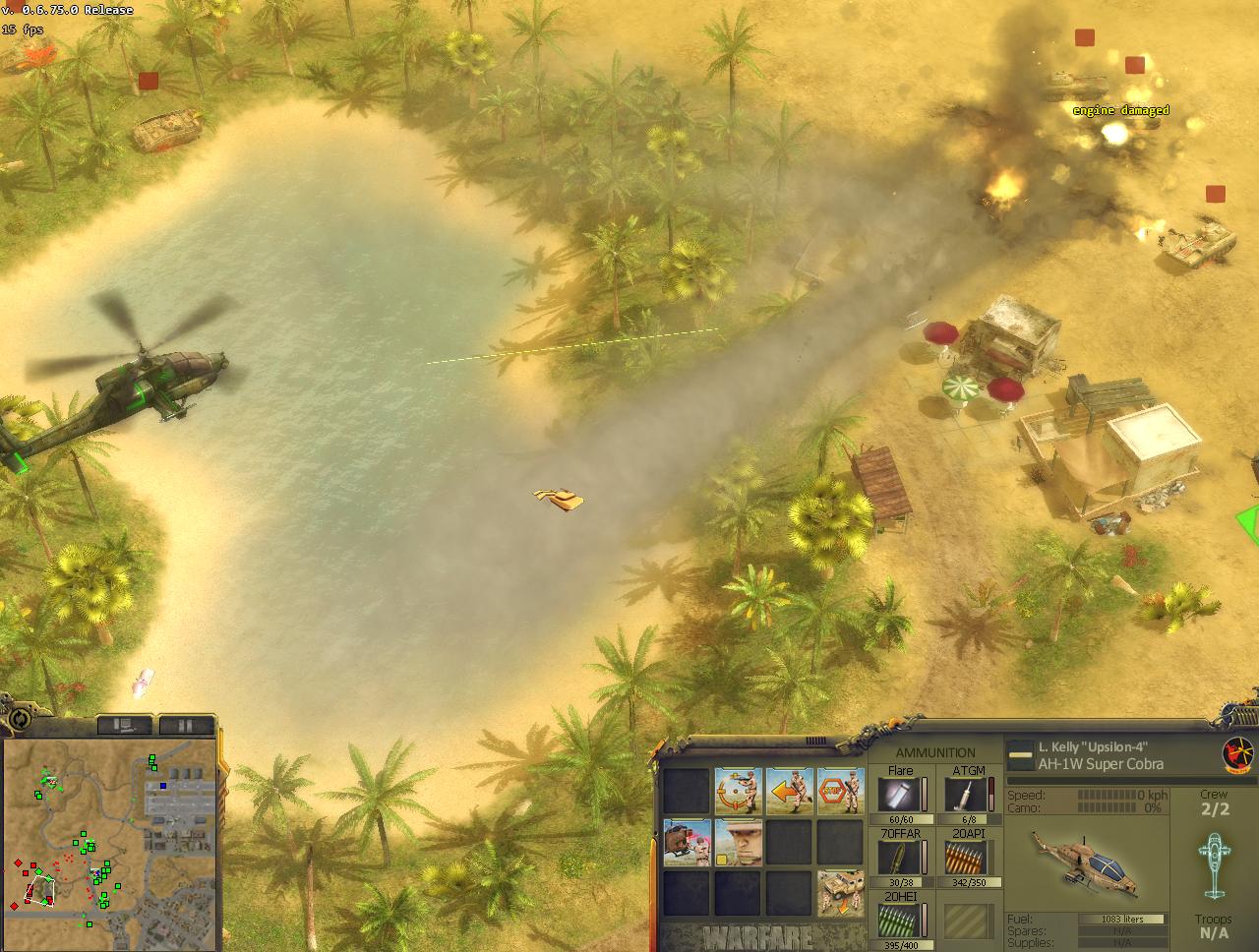Click the blue unit marker on the minimap

pos(163,785)
